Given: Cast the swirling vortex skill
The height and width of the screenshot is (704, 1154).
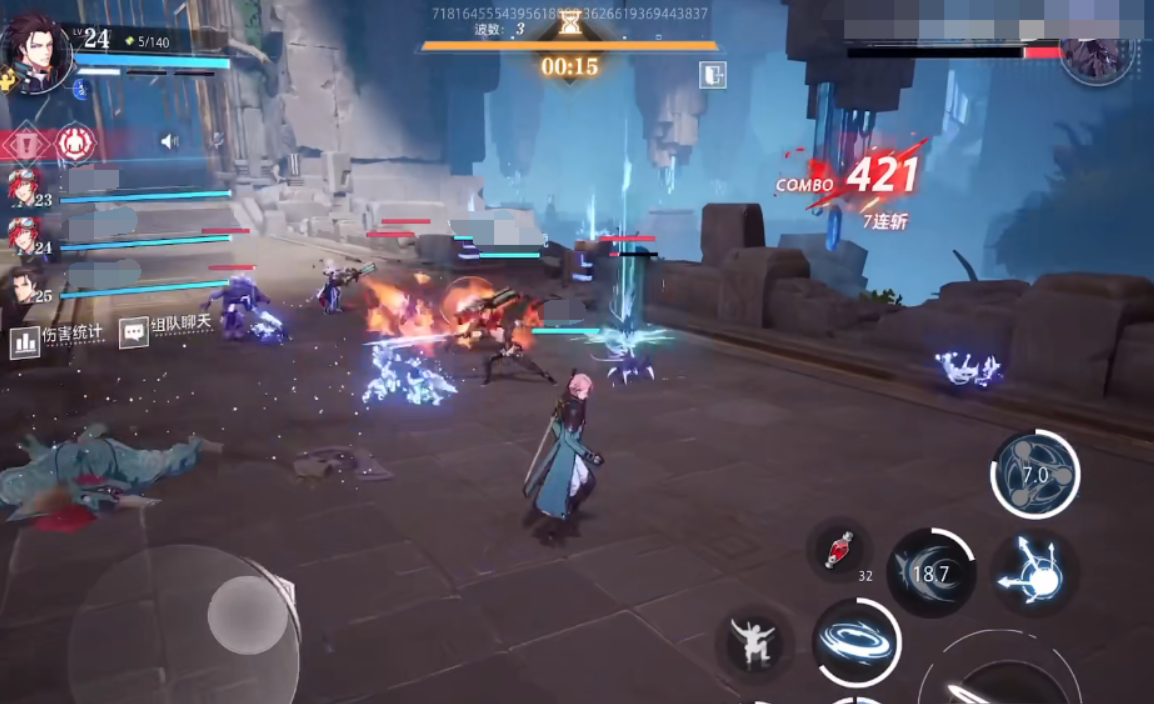Looking at the screenshot, I should point(856,642).
